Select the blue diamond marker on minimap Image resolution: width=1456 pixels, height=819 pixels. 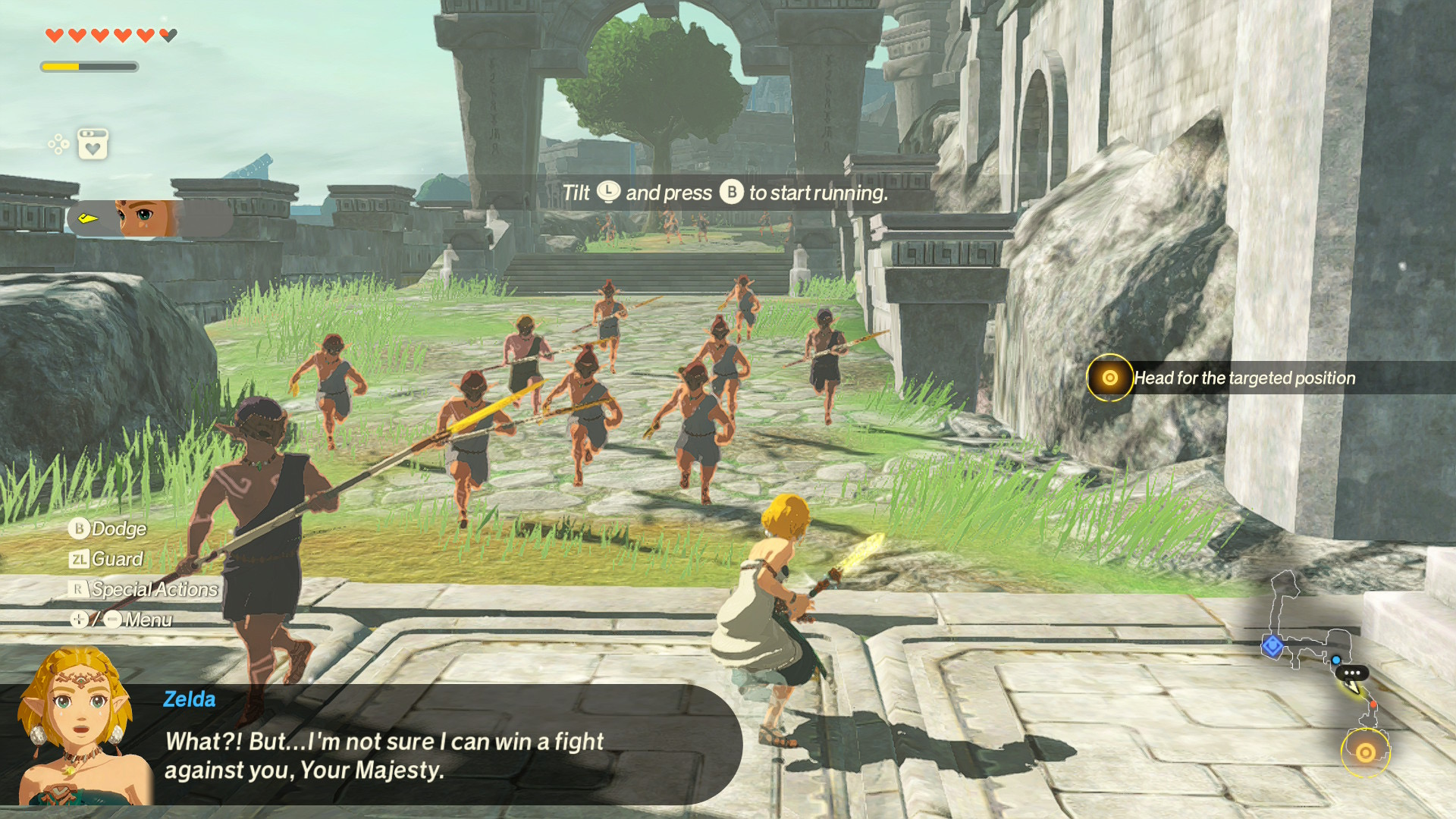(x=1272, y=646)
